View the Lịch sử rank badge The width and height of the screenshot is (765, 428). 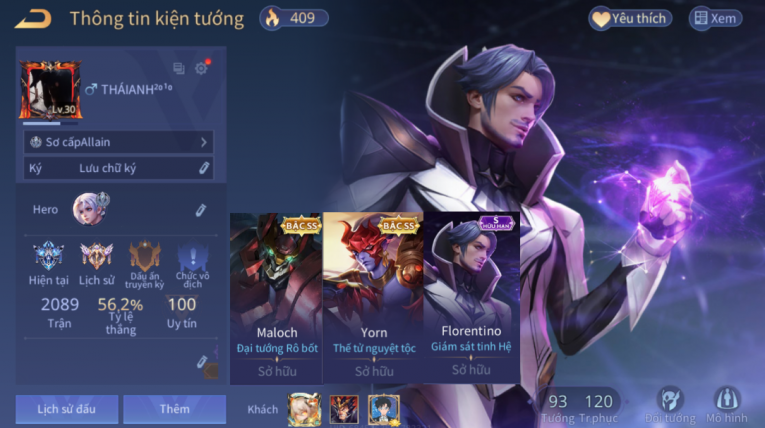point(96,258)
